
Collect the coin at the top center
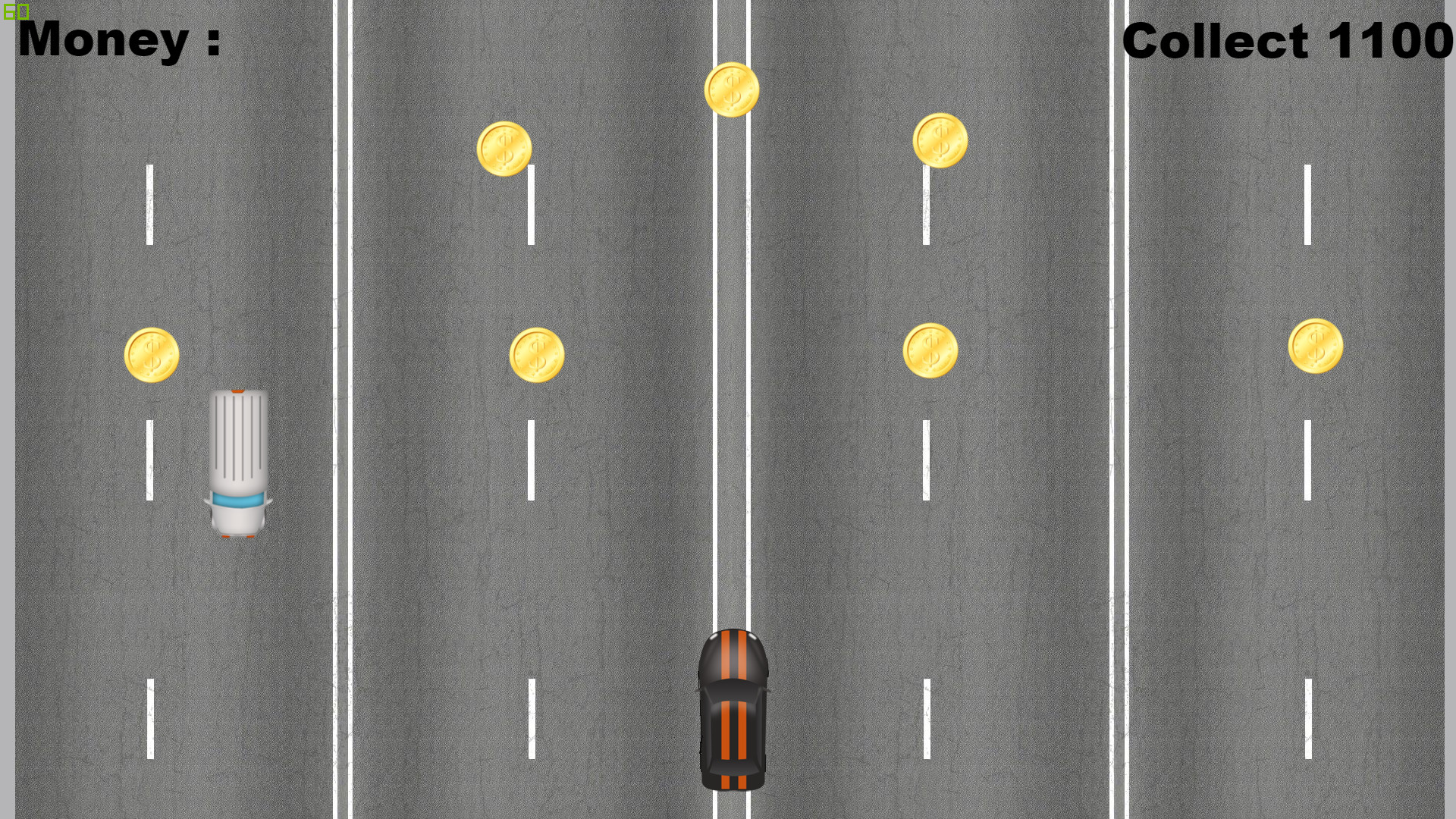[x=732, y=90]
